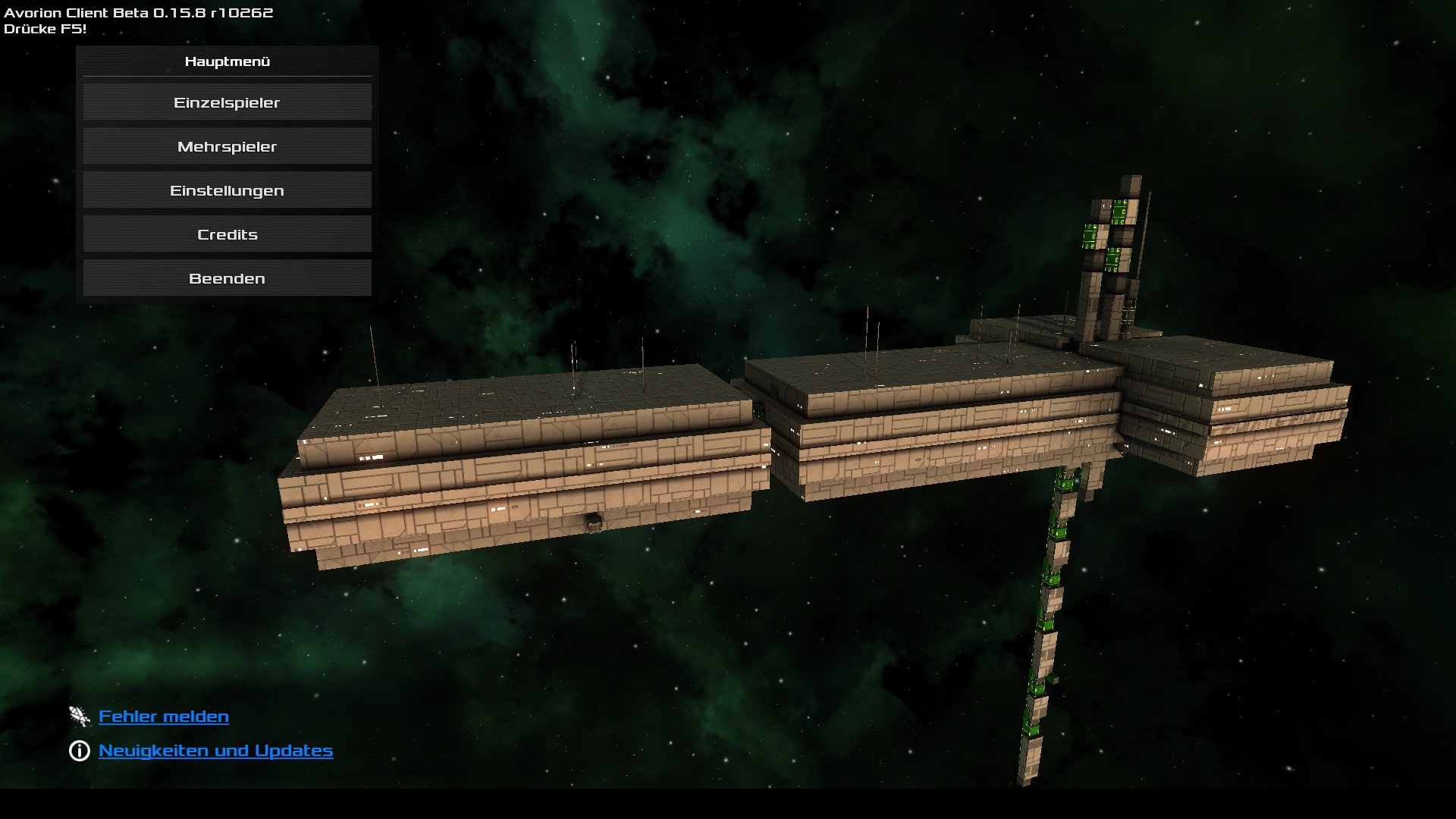This screenshot has height=819, width=1456.
Task: Open the Fehler melden bug report link
Action: click(163, 715)
